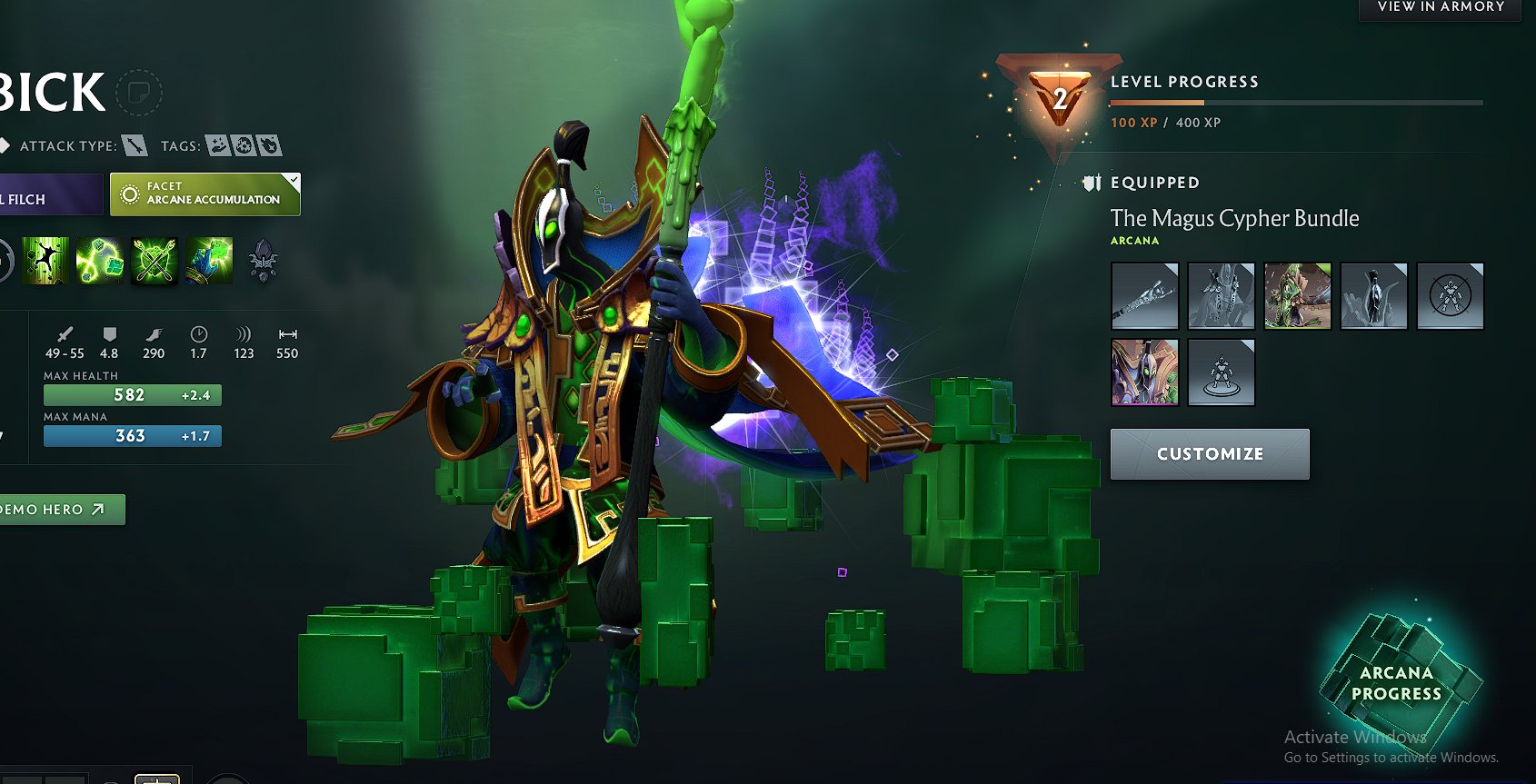The height and width of the screenshot is (784, 1536).
Task: Open the Magus Cypher staff thumbnail
Action: point(1143,295)
